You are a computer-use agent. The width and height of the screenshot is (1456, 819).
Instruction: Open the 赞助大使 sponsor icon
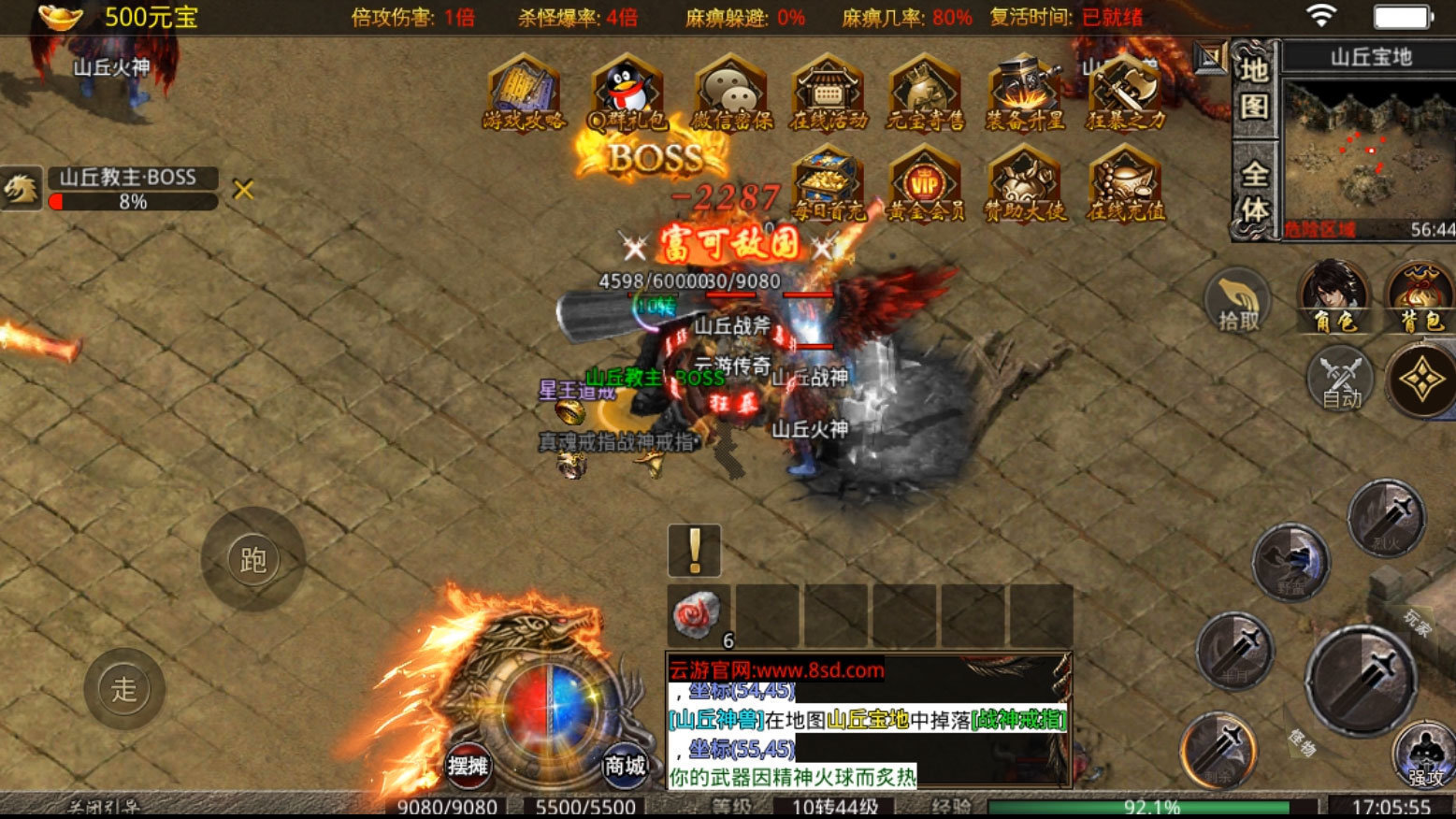pos(1025,185)
